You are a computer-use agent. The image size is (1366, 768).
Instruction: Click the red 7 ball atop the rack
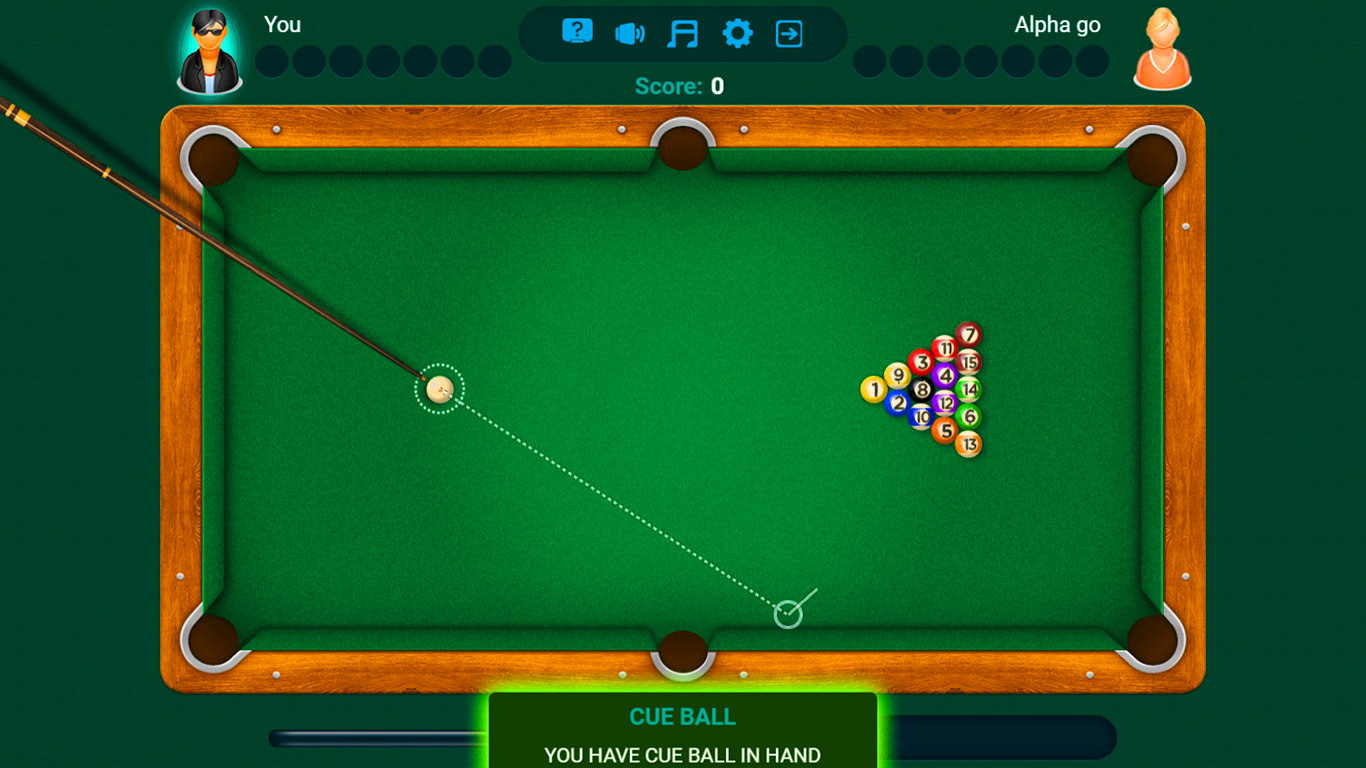tap(966, 334)
